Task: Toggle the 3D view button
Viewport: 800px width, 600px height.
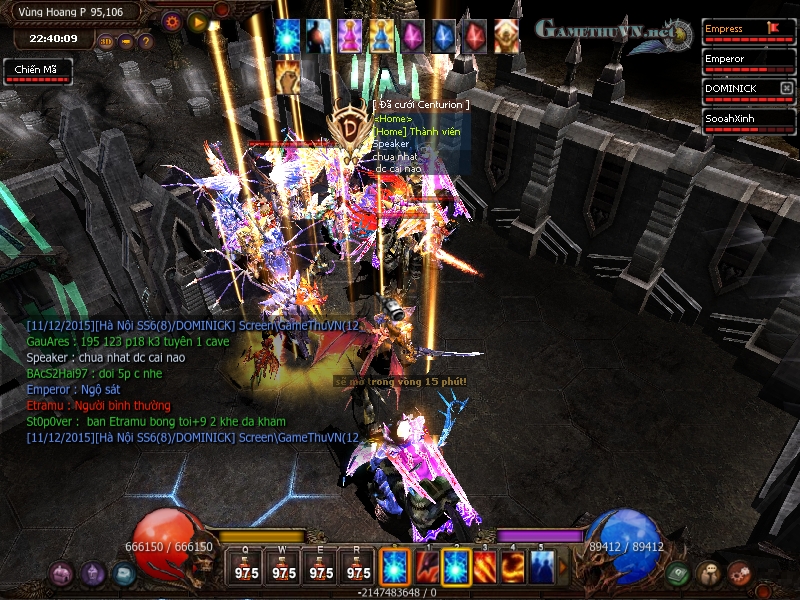Action: (x=106, y=42)
